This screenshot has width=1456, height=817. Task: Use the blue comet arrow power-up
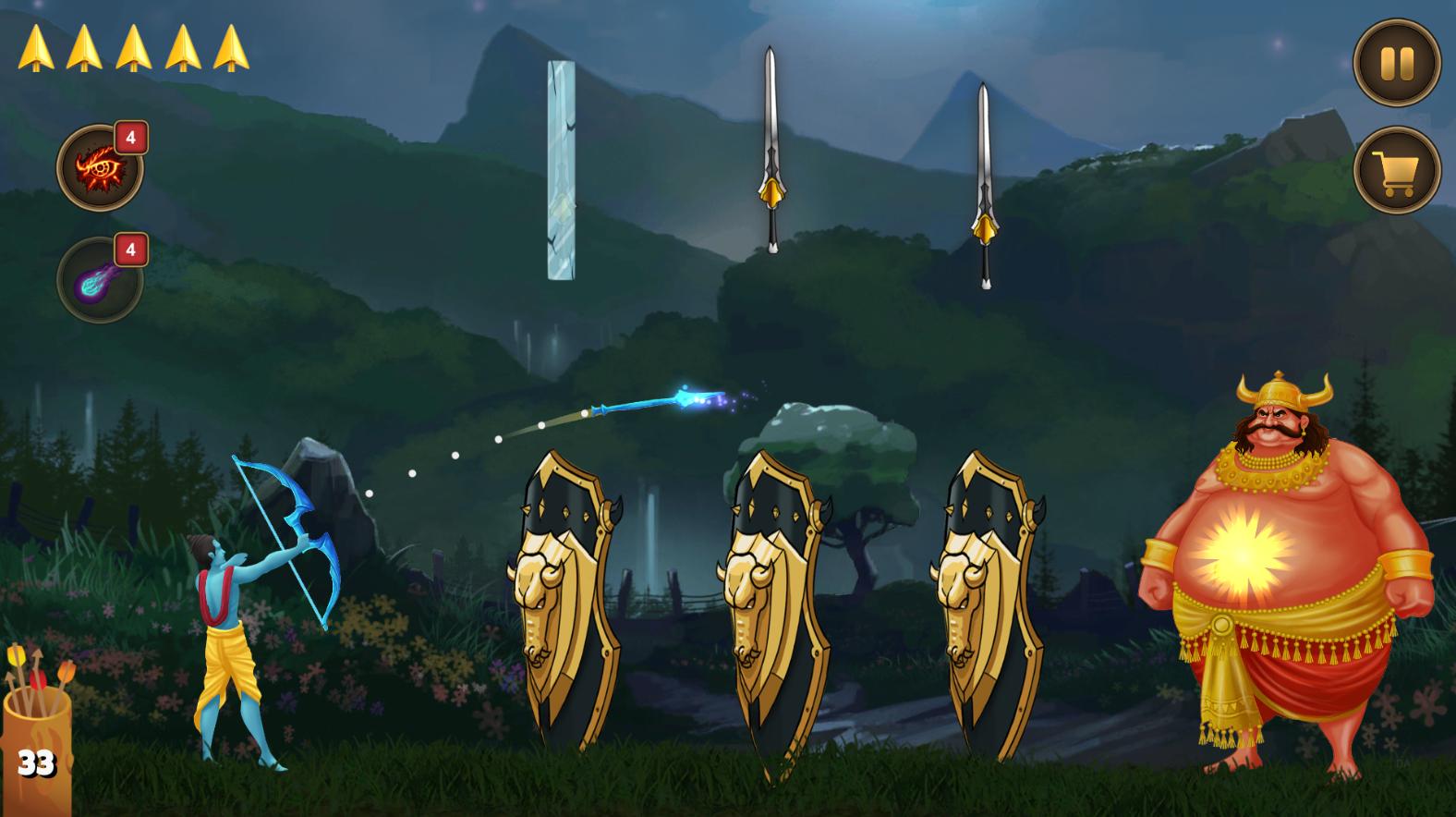99,279
